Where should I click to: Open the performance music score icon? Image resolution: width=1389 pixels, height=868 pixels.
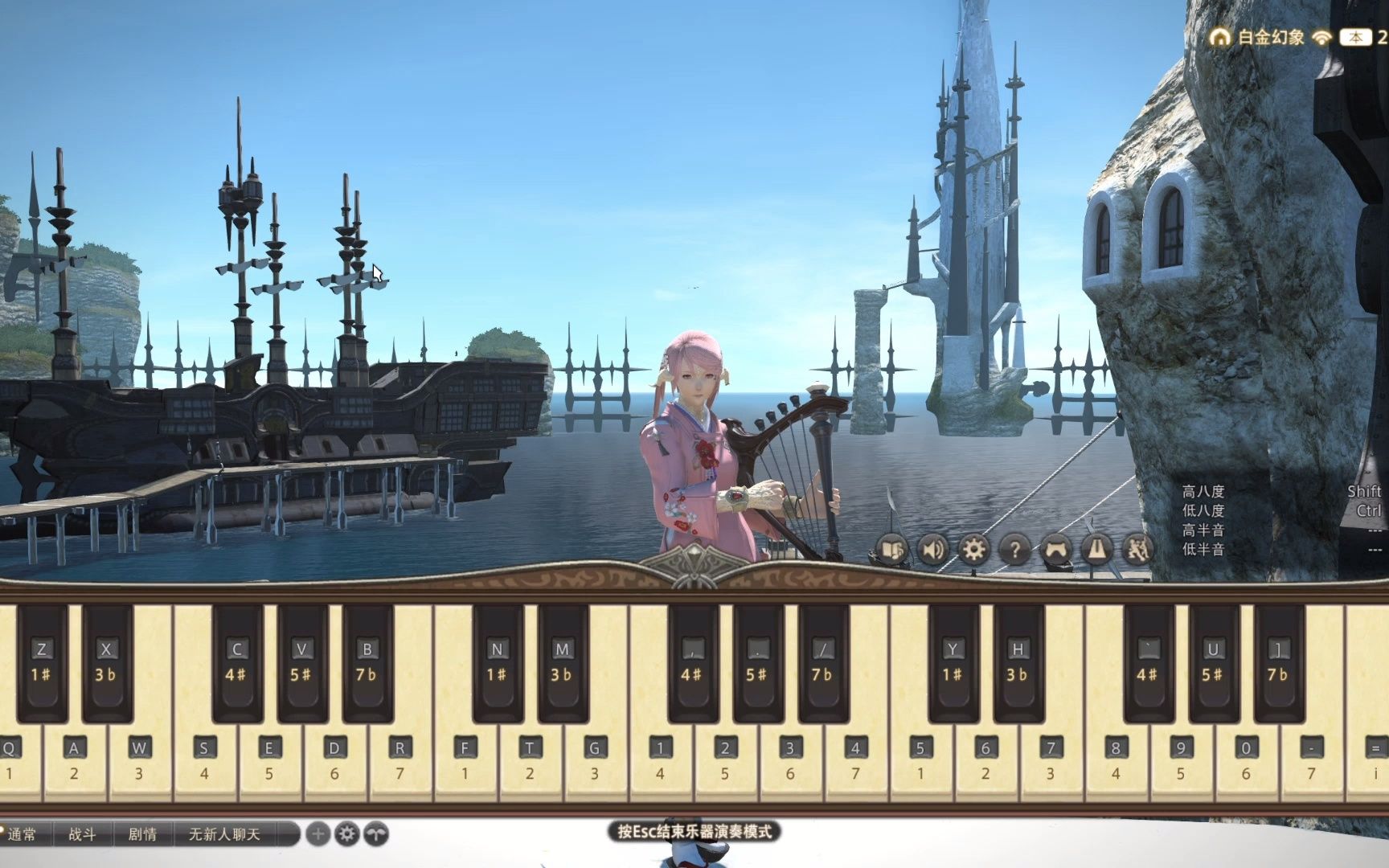pyautogui.click(x=895, y=551)
